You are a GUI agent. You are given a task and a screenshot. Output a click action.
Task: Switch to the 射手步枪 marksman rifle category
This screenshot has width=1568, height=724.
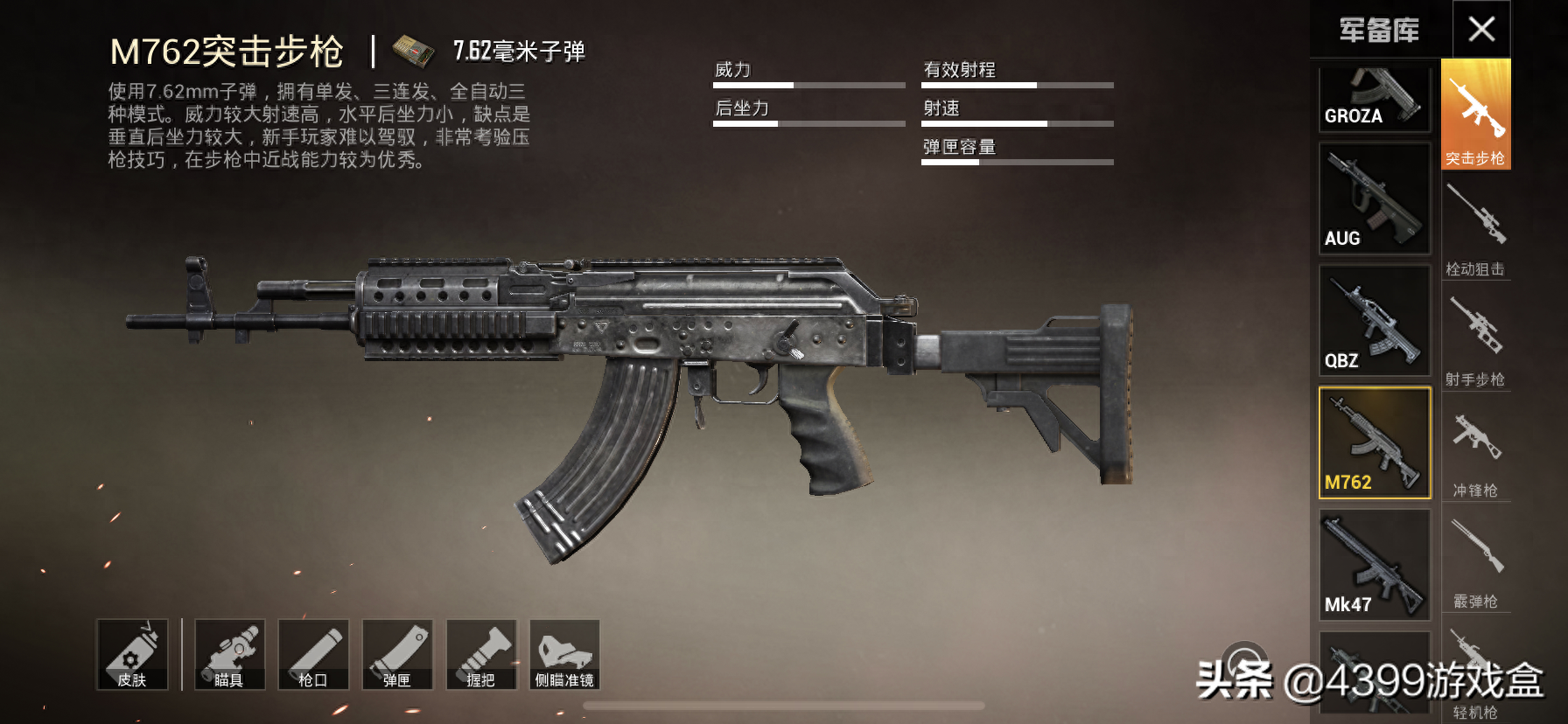coord(1475,339)
